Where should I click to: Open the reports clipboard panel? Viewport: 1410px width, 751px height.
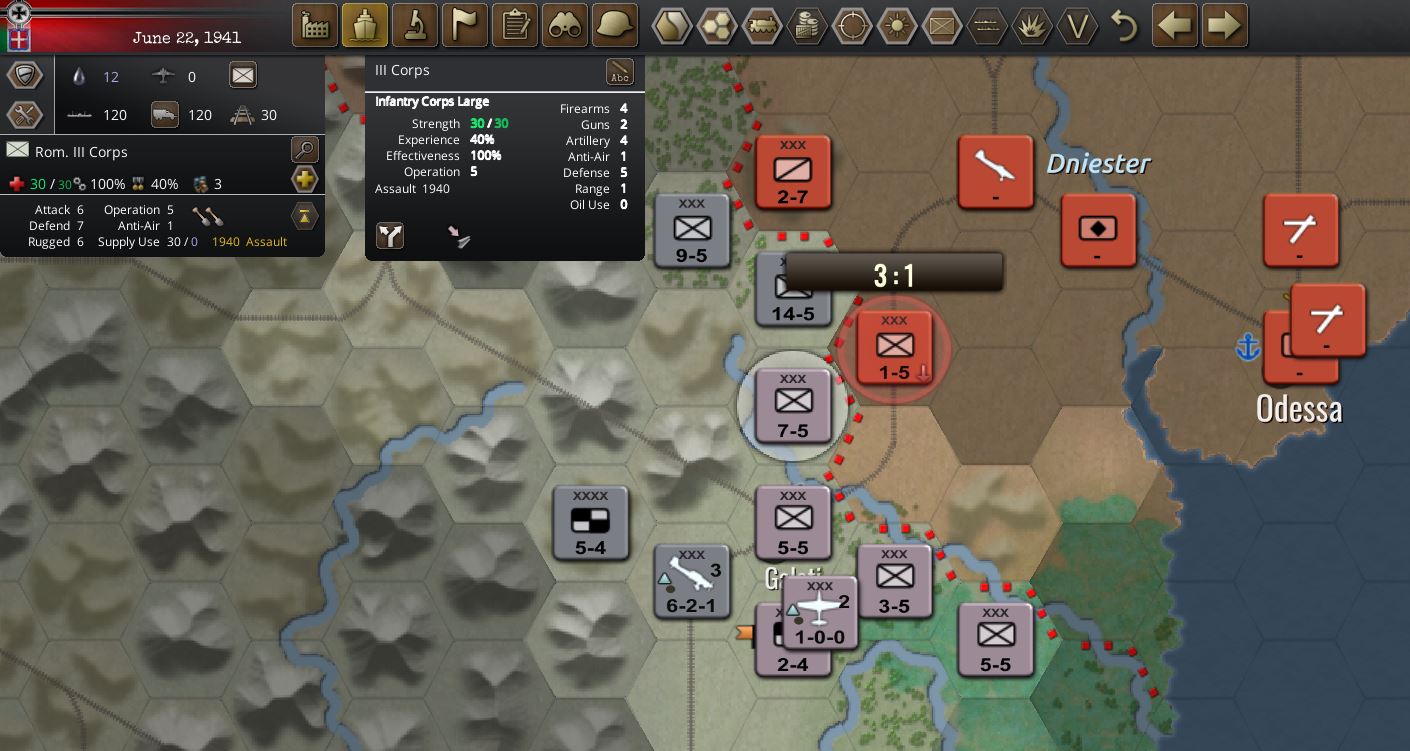[514, 24]
